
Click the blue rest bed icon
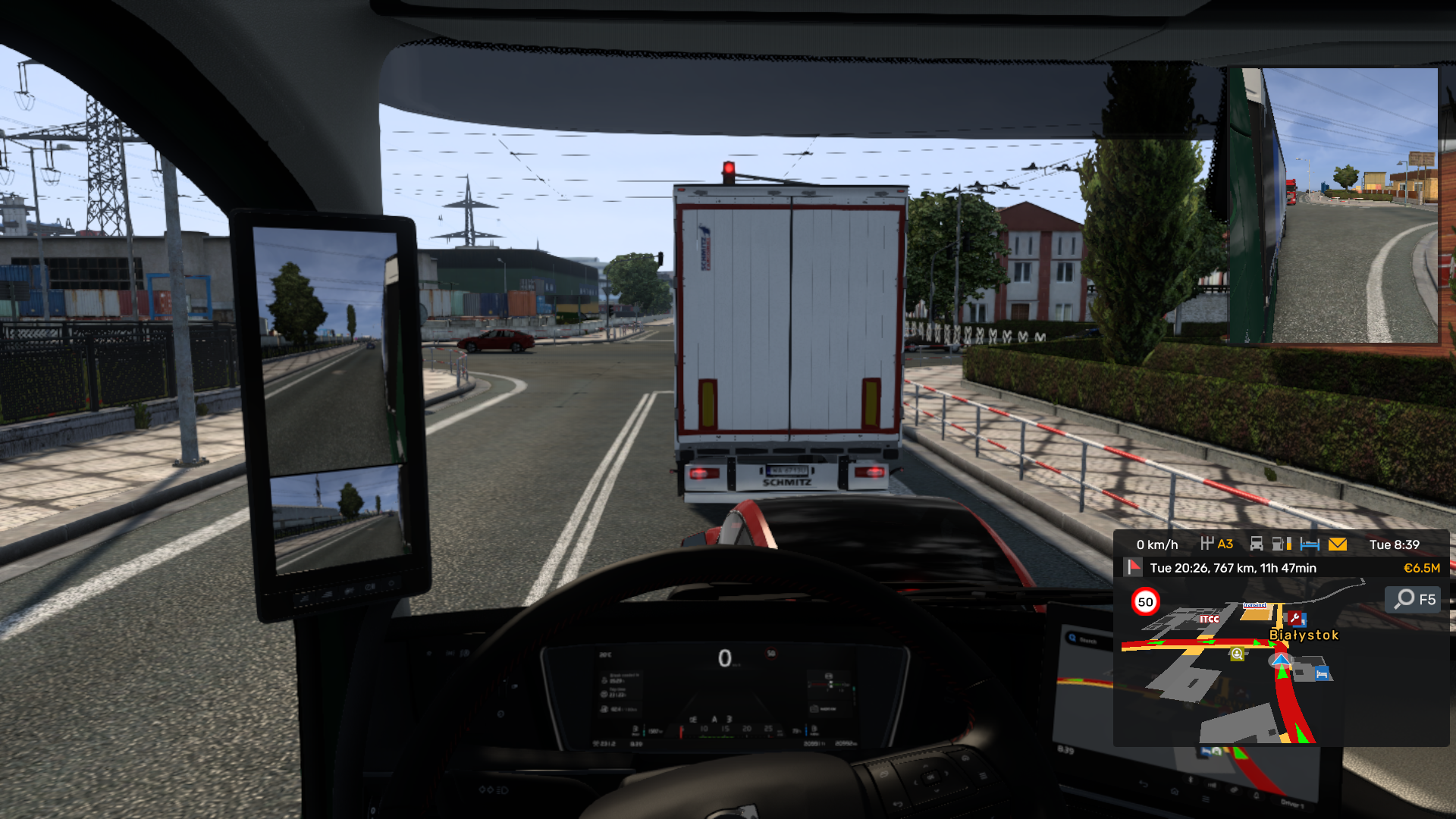click(x=1310, y=544)
